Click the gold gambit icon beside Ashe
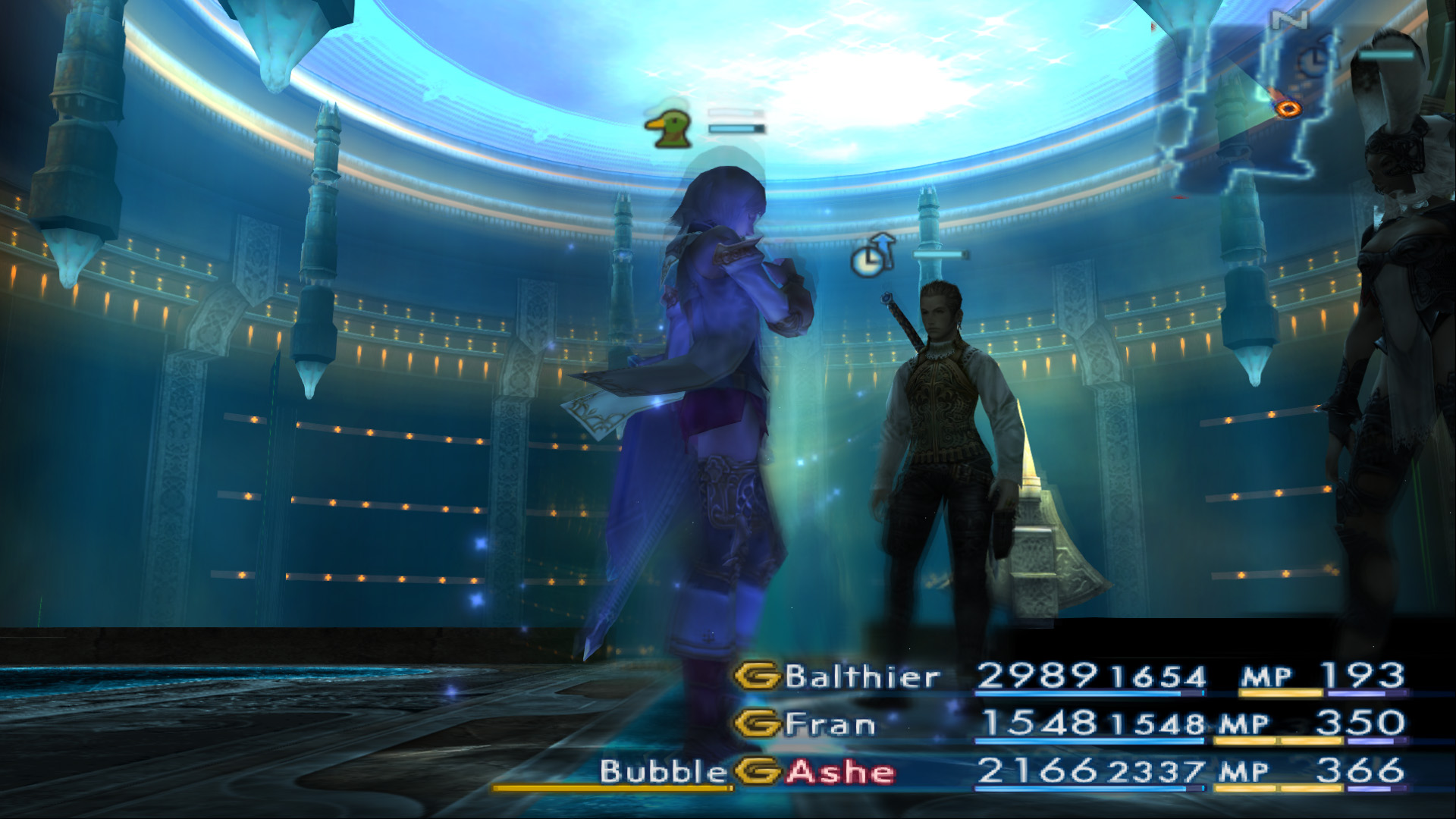The width and height of the screenshot is (1456, 819). [x=758, y=772]
